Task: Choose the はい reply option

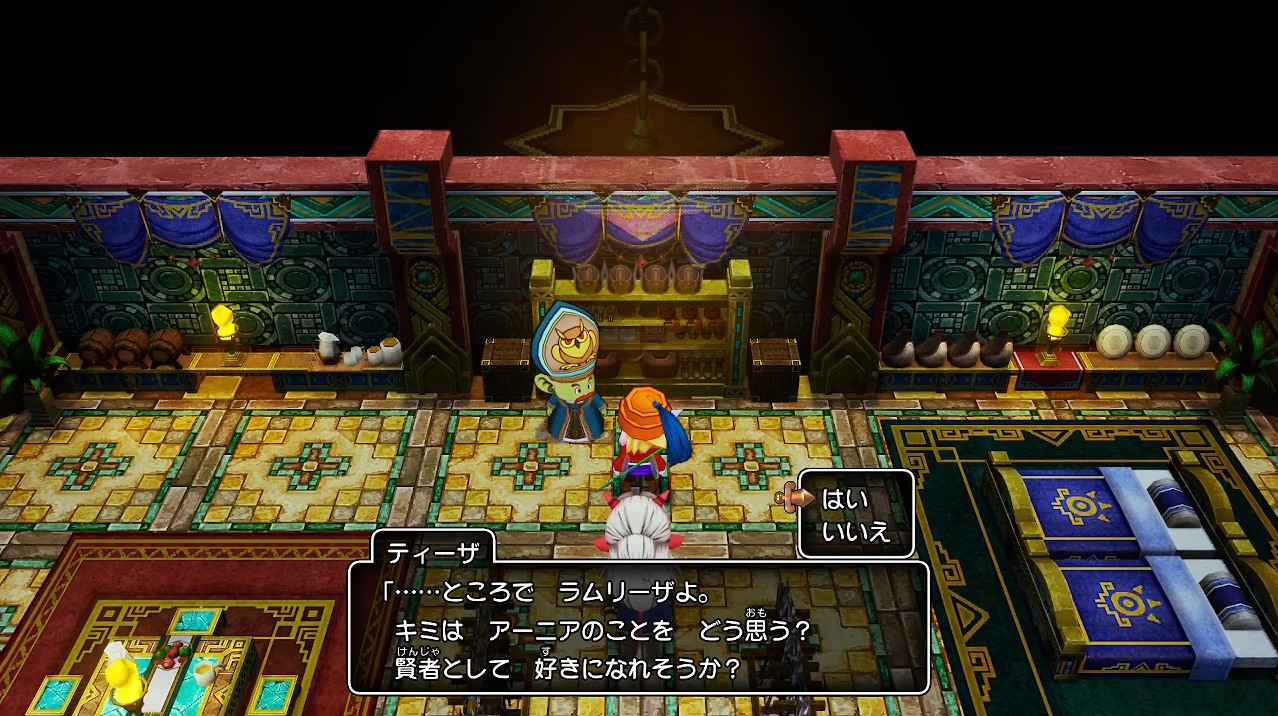Action: pos(845,498)
